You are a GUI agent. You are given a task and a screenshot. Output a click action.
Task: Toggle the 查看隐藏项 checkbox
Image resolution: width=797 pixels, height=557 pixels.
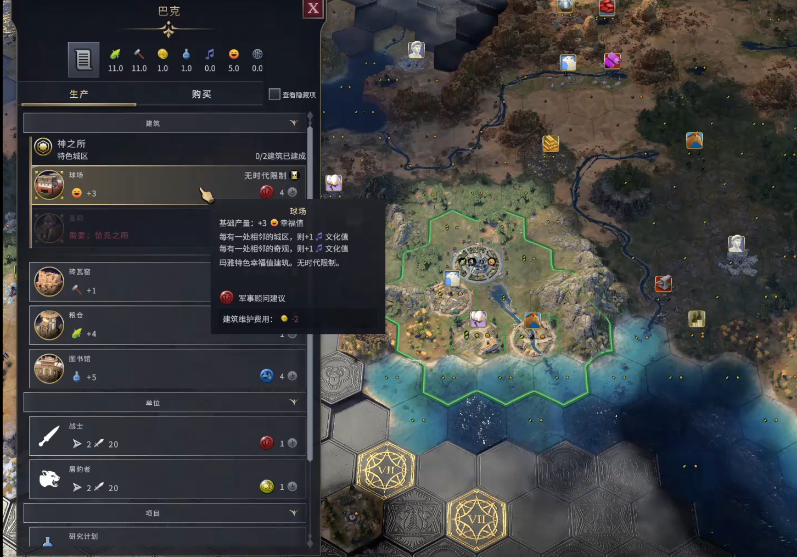click(275, 95)
